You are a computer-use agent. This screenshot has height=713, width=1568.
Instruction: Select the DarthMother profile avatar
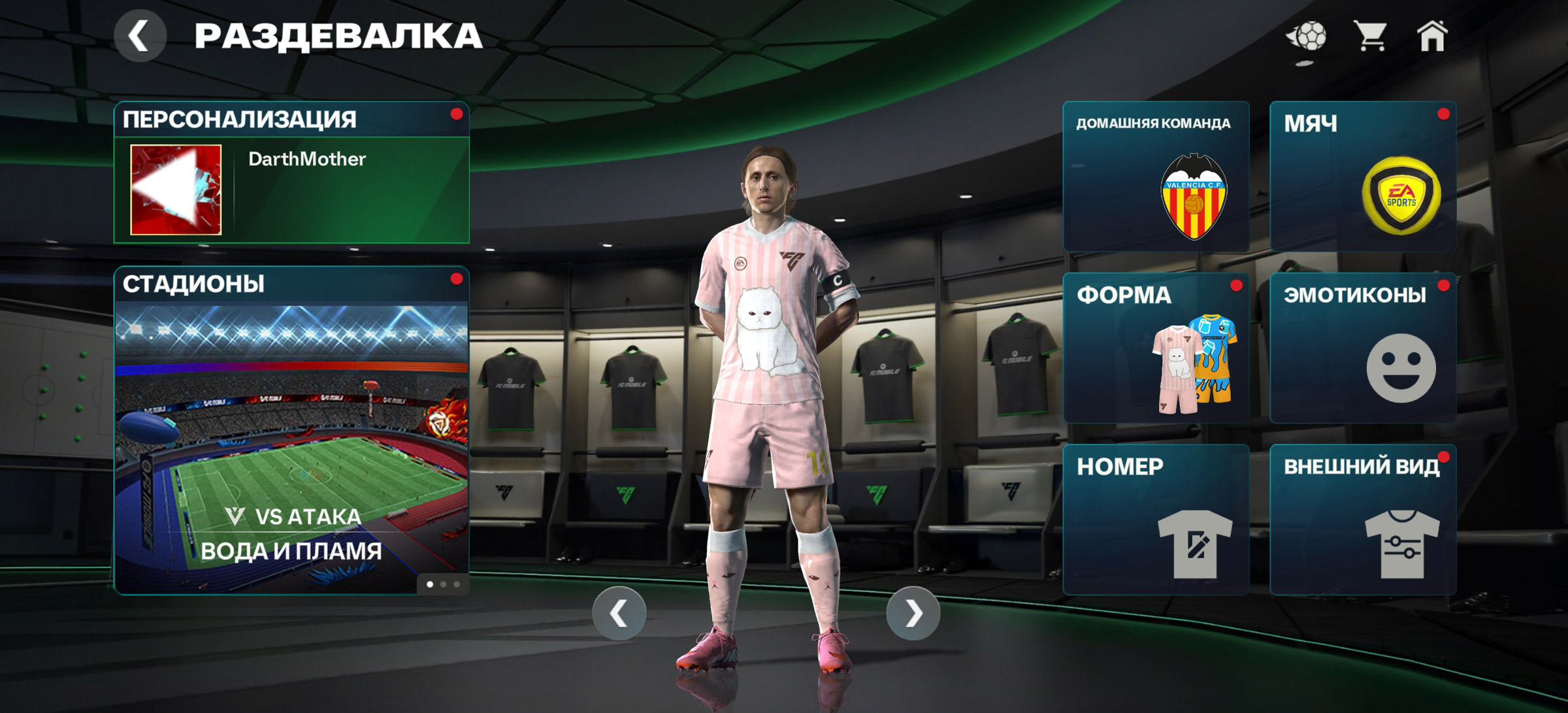point(176,190)
